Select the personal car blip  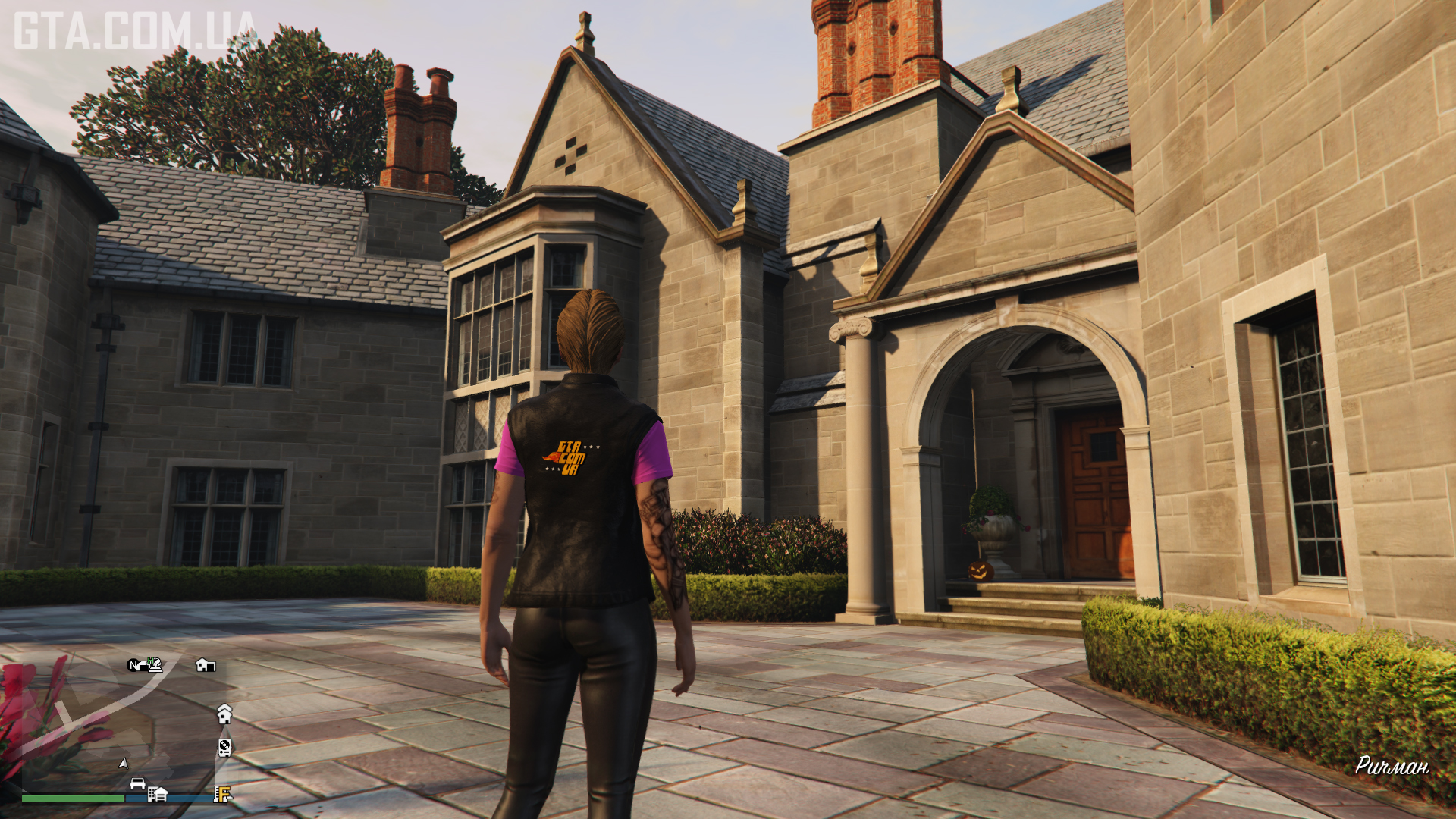point(137,783)
